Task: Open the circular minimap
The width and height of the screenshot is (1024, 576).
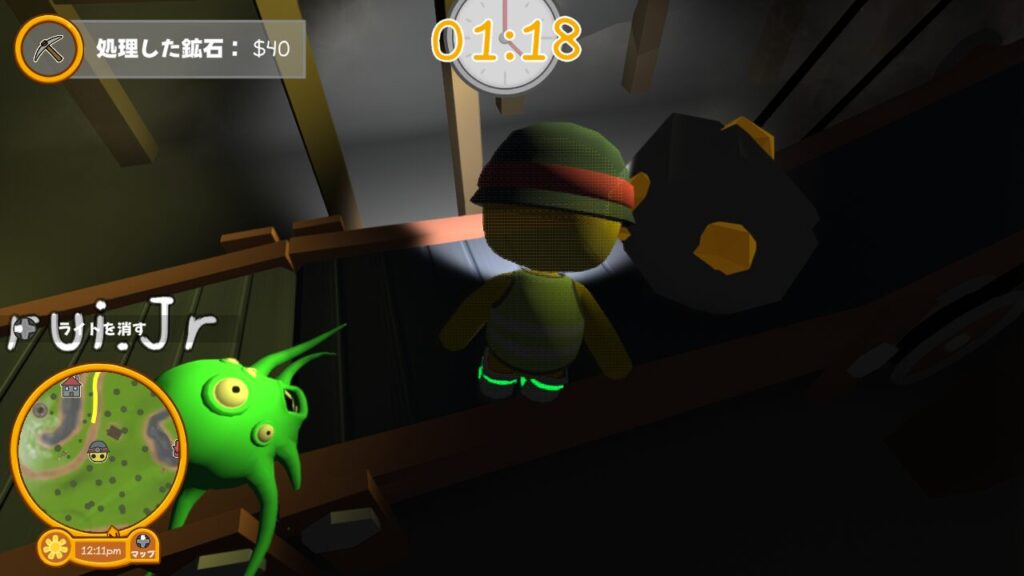Action: pos(97,448)
